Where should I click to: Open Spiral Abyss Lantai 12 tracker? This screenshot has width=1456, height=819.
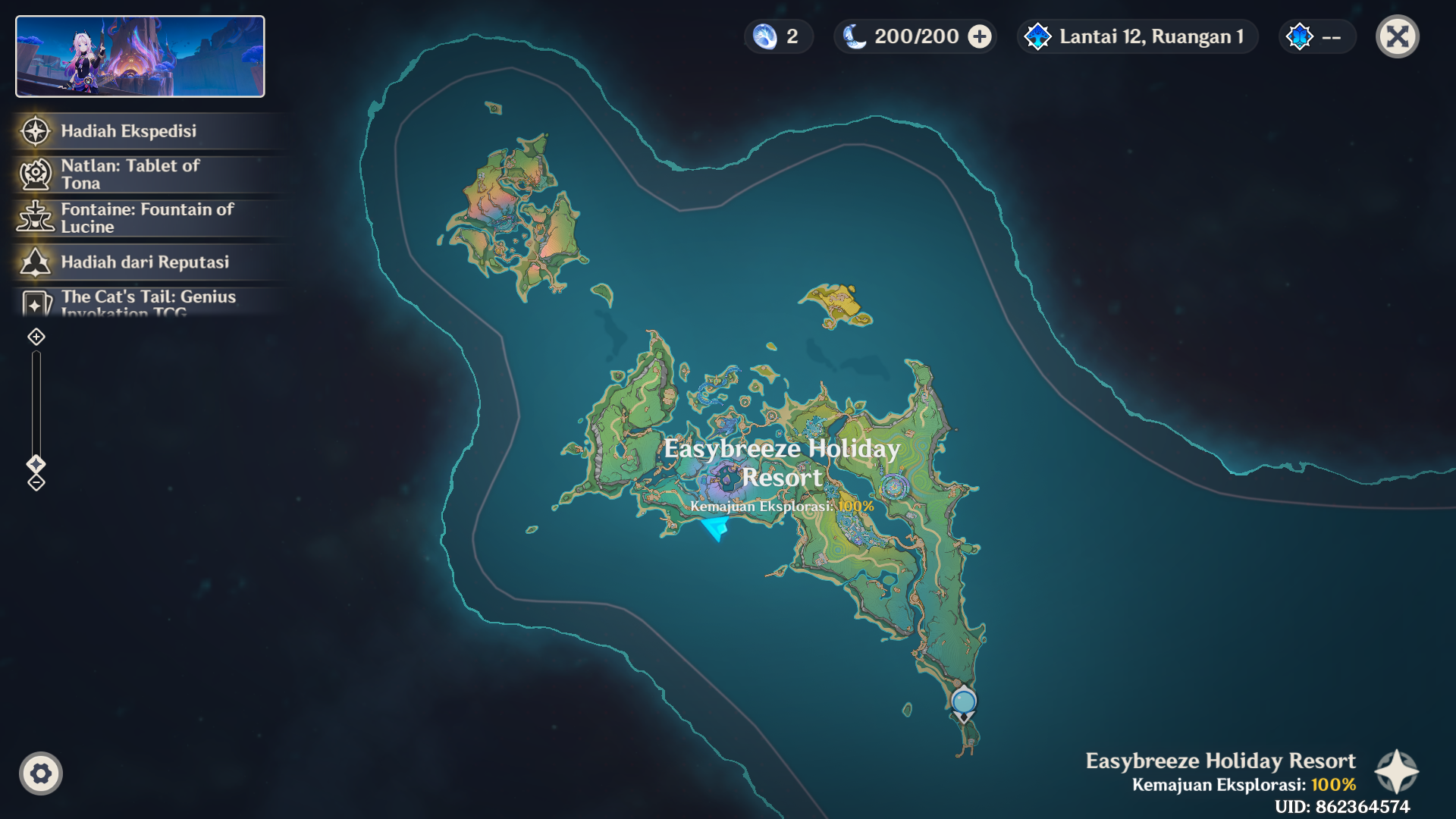pyautogui.click(x=1137, y=36)
